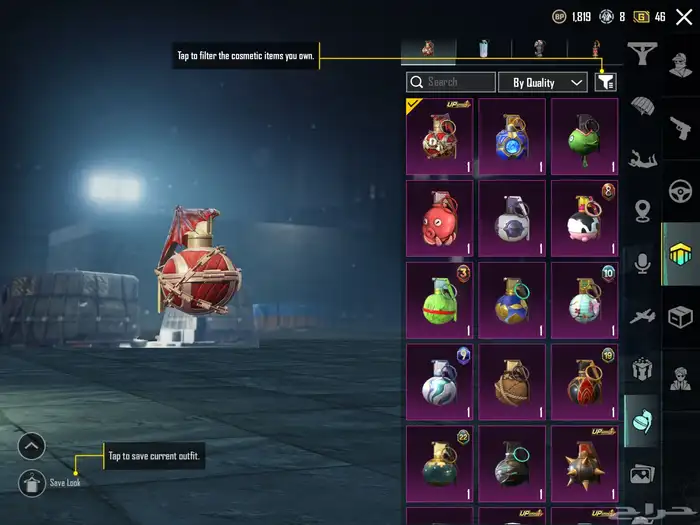Pick the red octopus grenade skin
The width and height of the screenshot is (700, 525).
click(x=439, y=217)
